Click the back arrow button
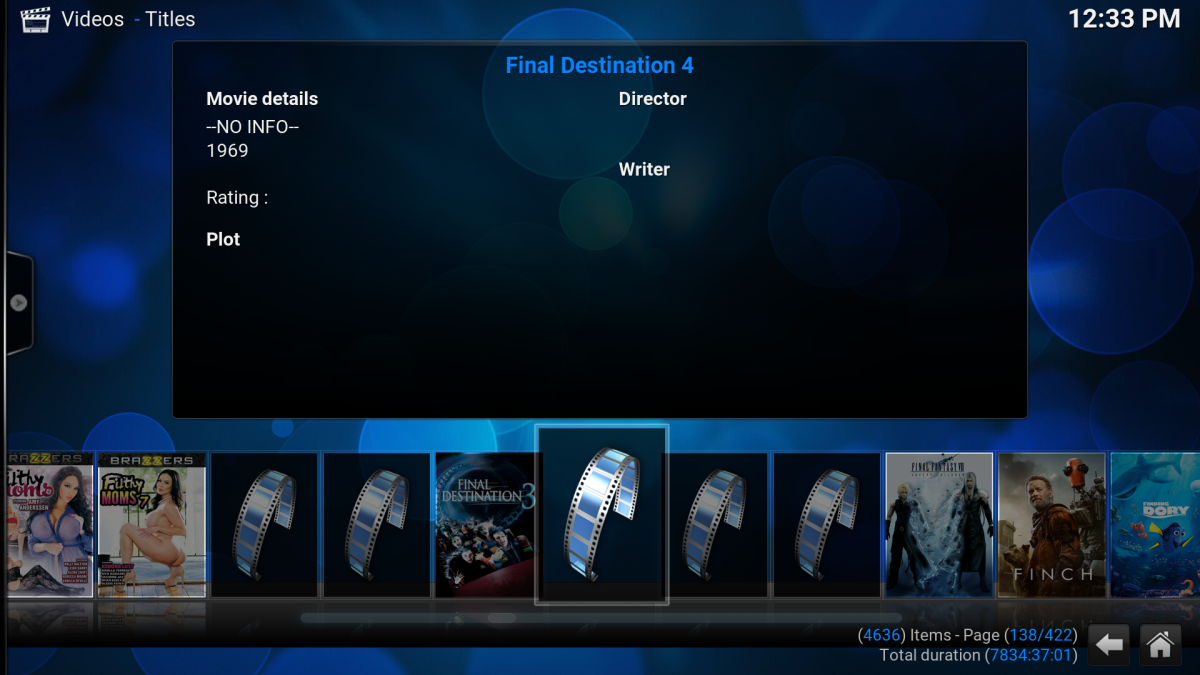This screenshot has width=1200, height=675. pos(1109,645)
